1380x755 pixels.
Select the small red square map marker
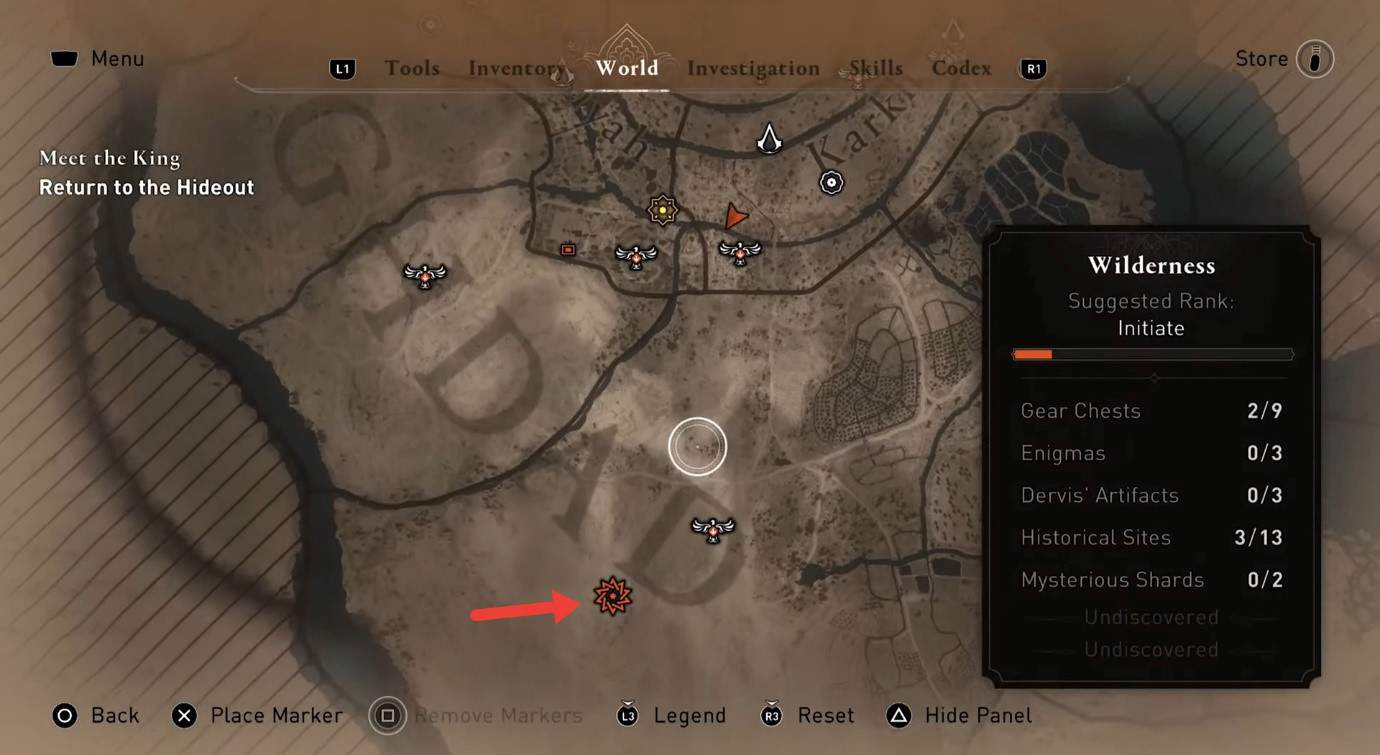tap(568, 250)
